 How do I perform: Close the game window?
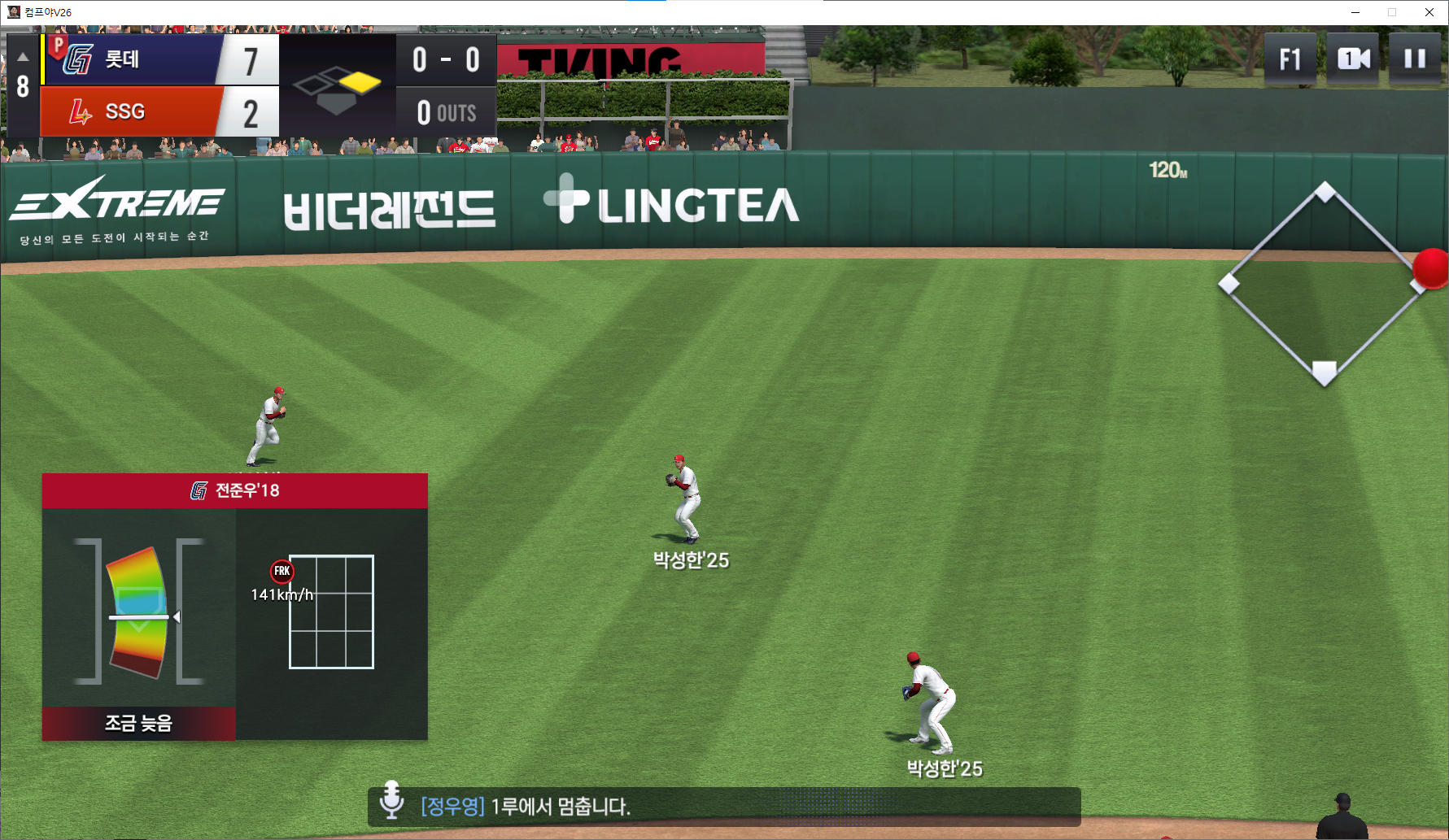[1429, 12]
